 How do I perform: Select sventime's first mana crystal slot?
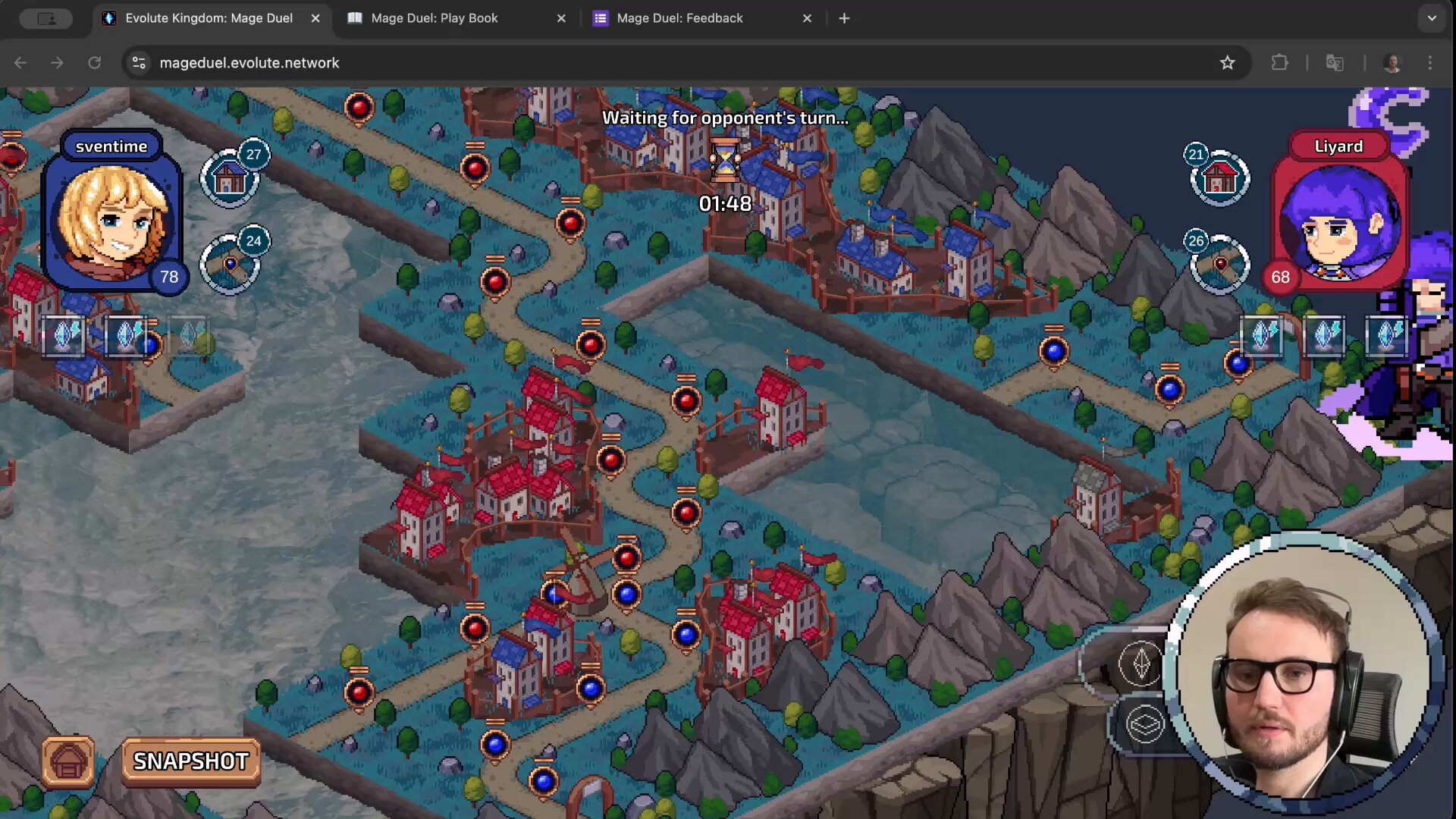point(64,336)
